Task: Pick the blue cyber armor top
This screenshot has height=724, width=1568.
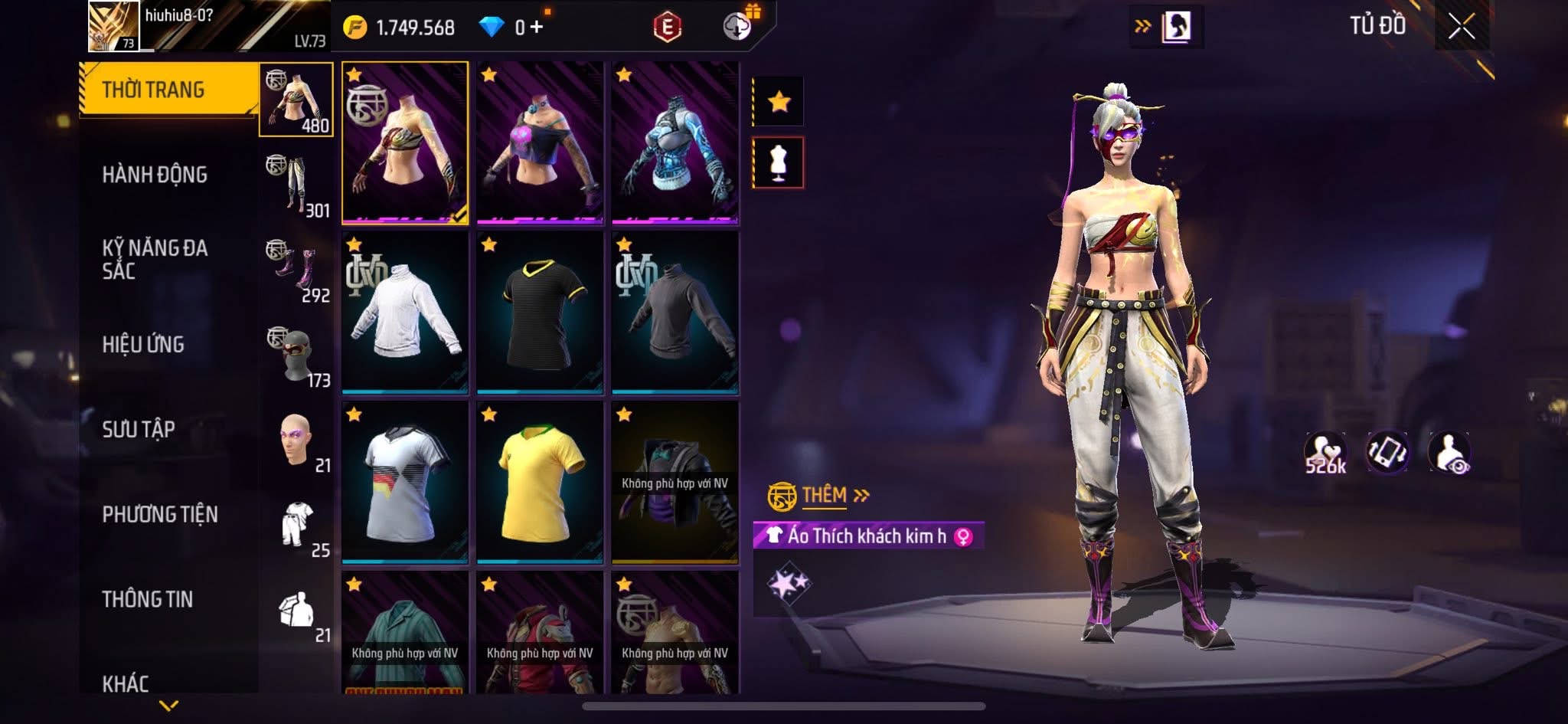Action: (675, 144)
